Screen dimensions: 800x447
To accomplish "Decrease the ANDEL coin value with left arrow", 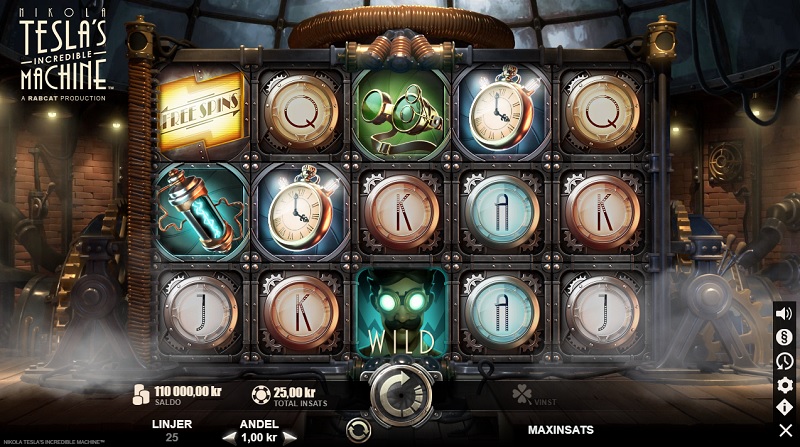I will 228,437.
